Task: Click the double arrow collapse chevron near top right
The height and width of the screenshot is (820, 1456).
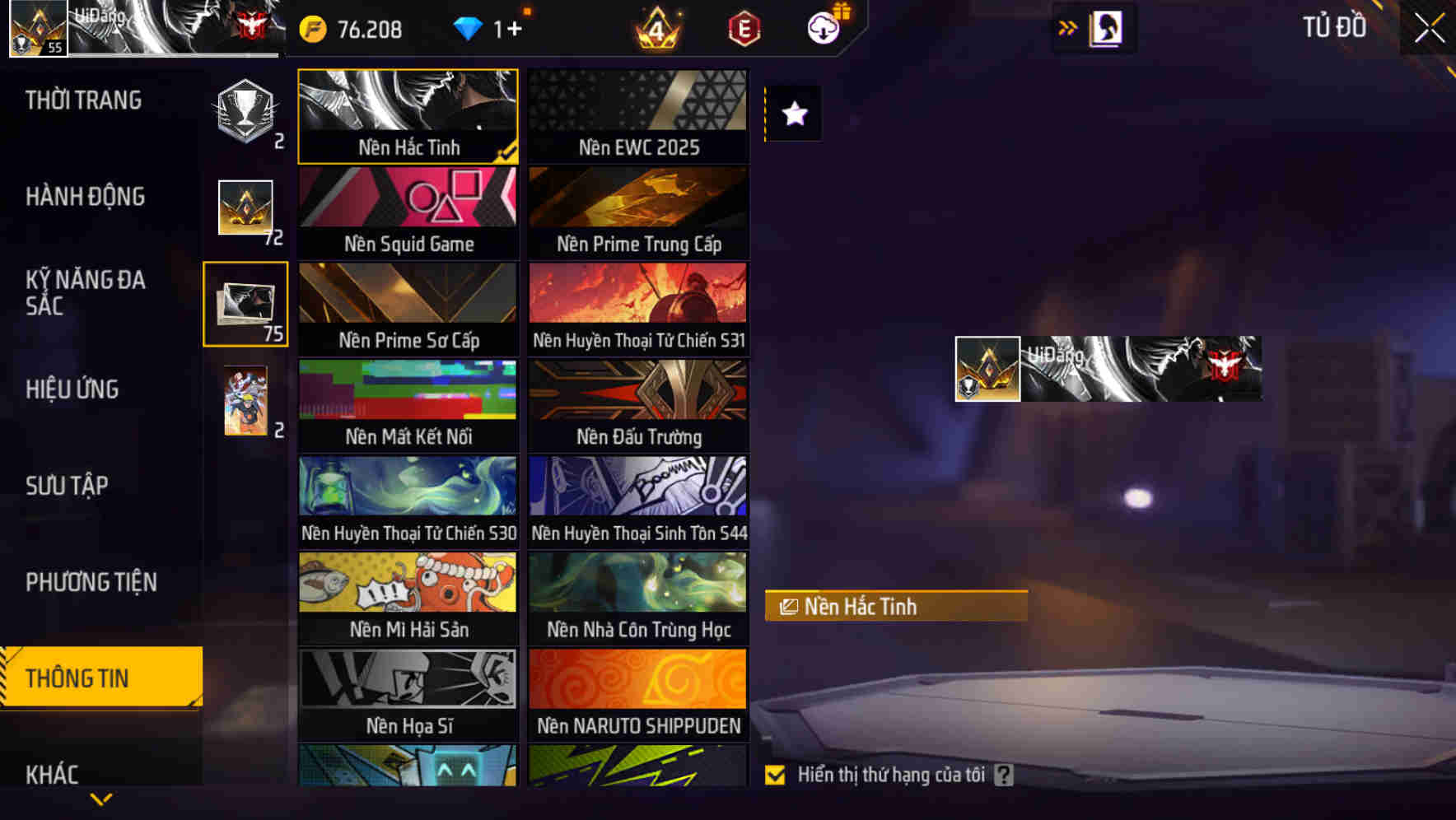Action: [1068, 27]
